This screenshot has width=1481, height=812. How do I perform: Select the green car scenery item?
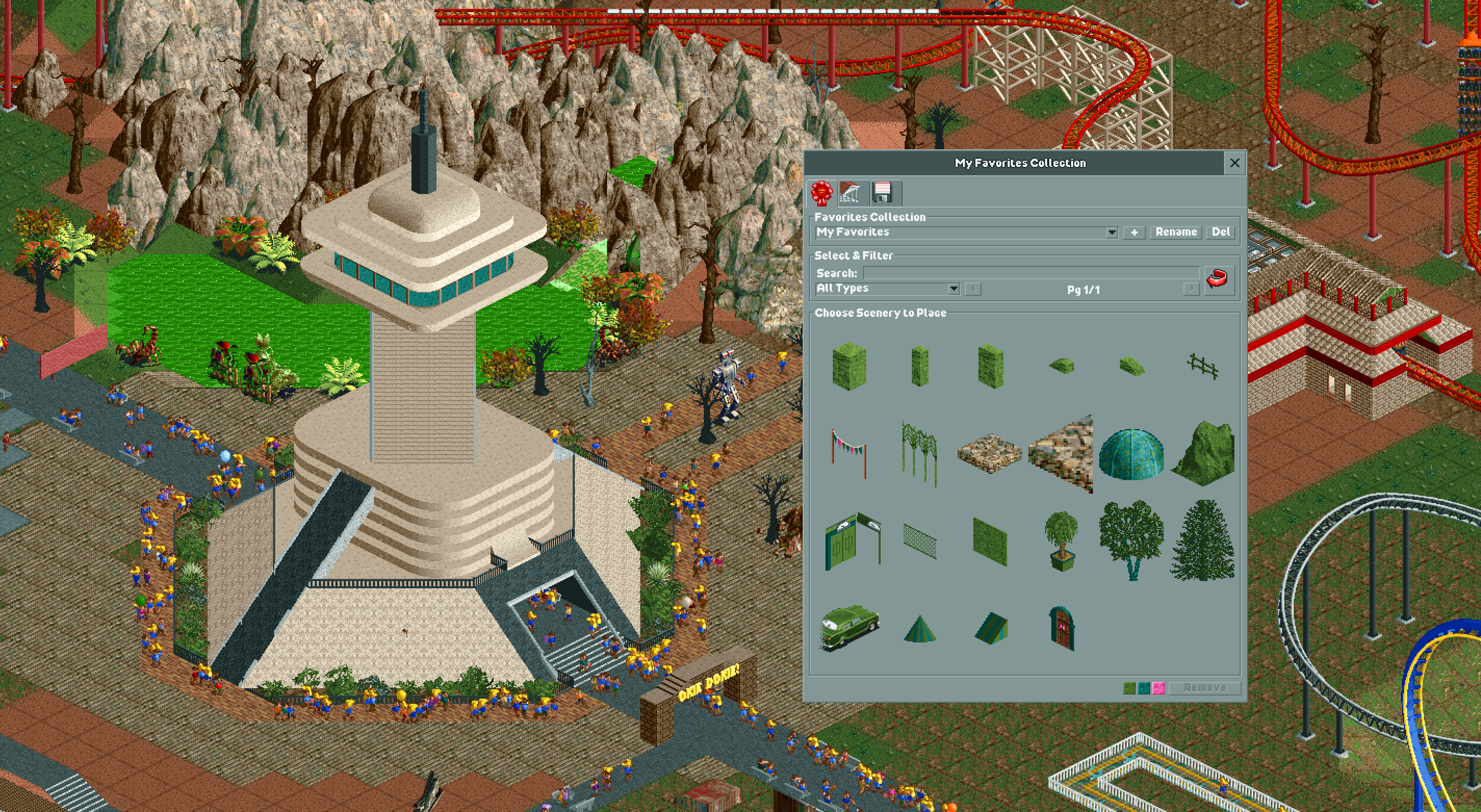point(849,627)
